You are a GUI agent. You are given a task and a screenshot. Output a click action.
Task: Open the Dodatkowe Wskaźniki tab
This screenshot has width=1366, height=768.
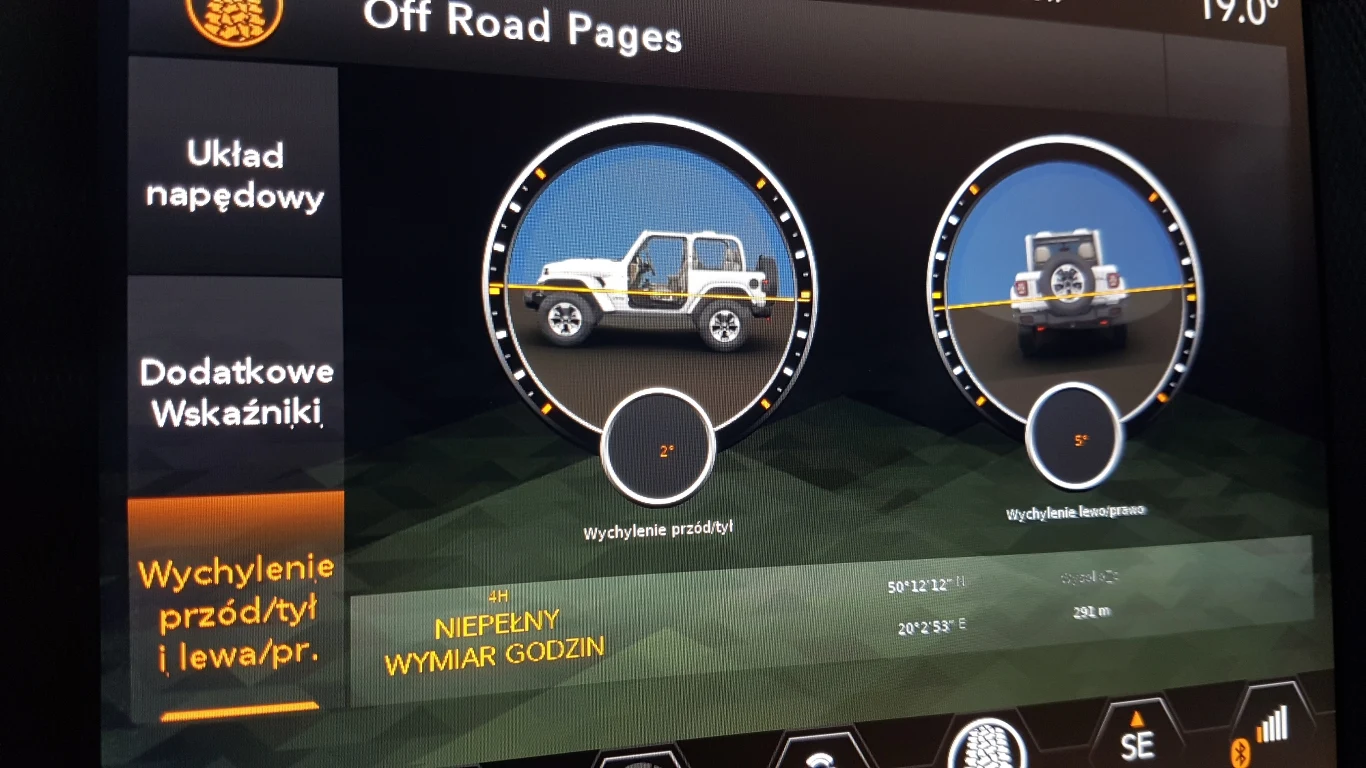[236, 390]
